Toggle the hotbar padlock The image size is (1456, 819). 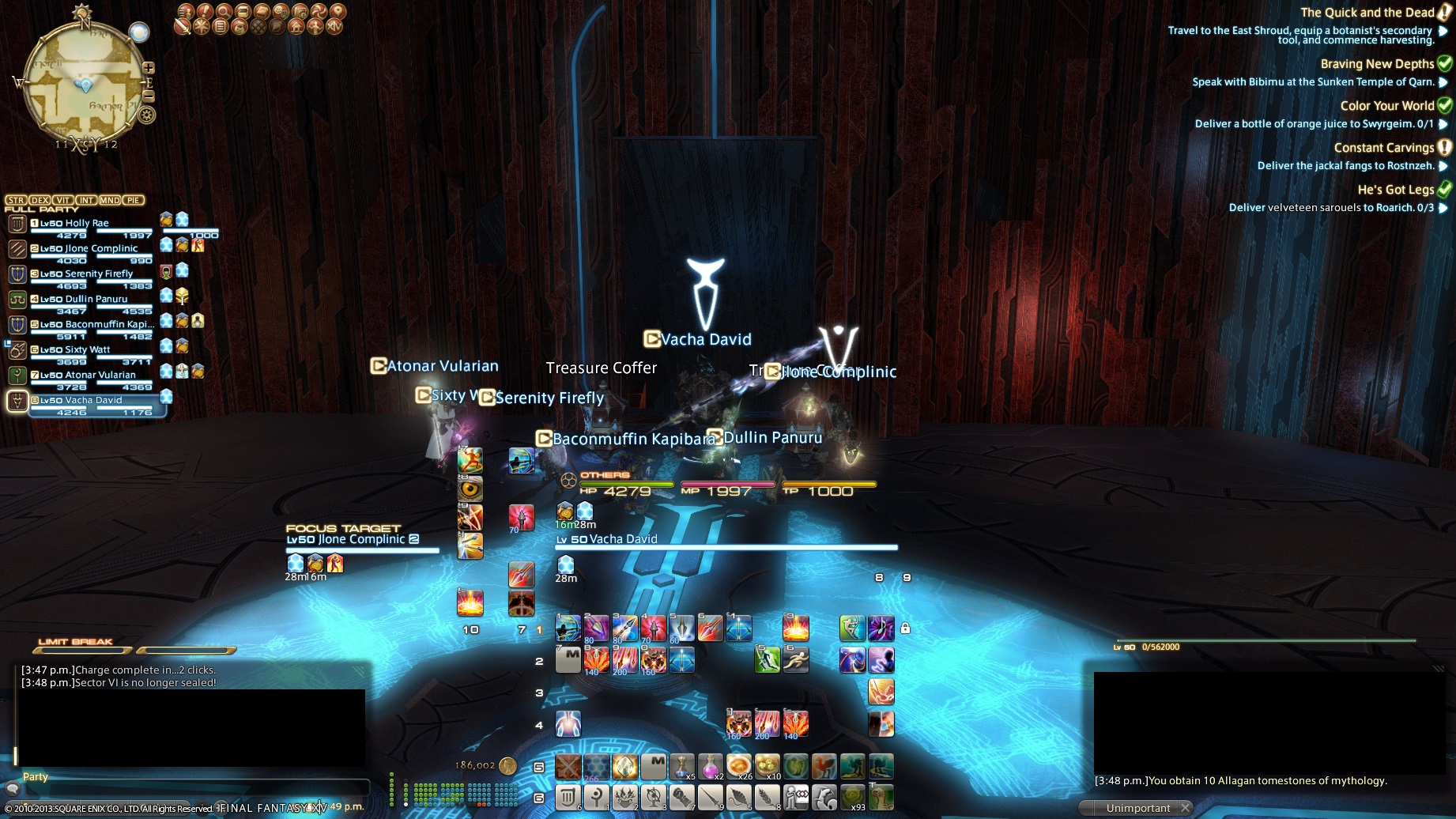pos(905,628)
